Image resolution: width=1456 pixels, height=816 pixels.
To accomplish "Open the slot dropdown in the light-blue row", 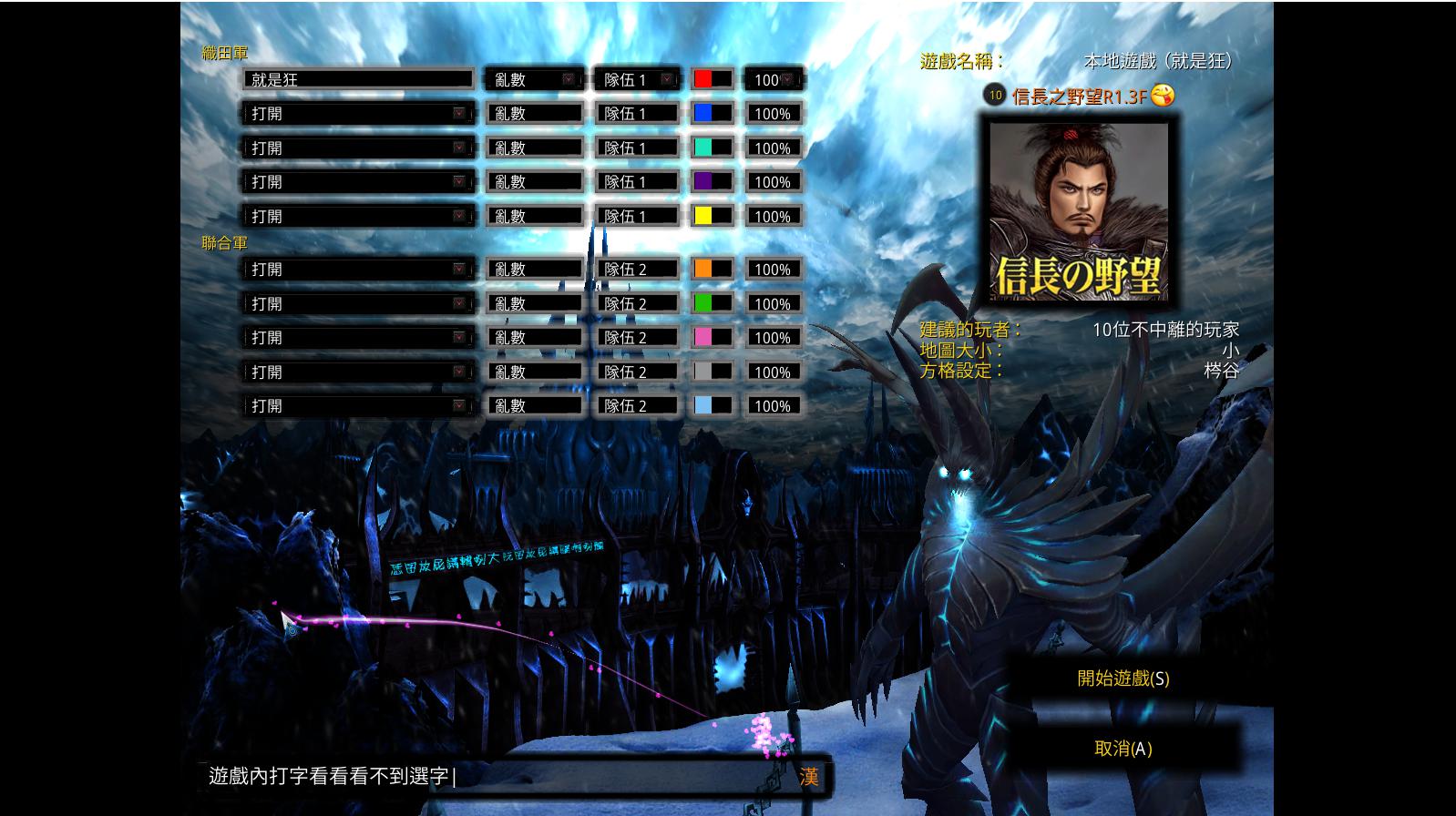I will 359,406.
